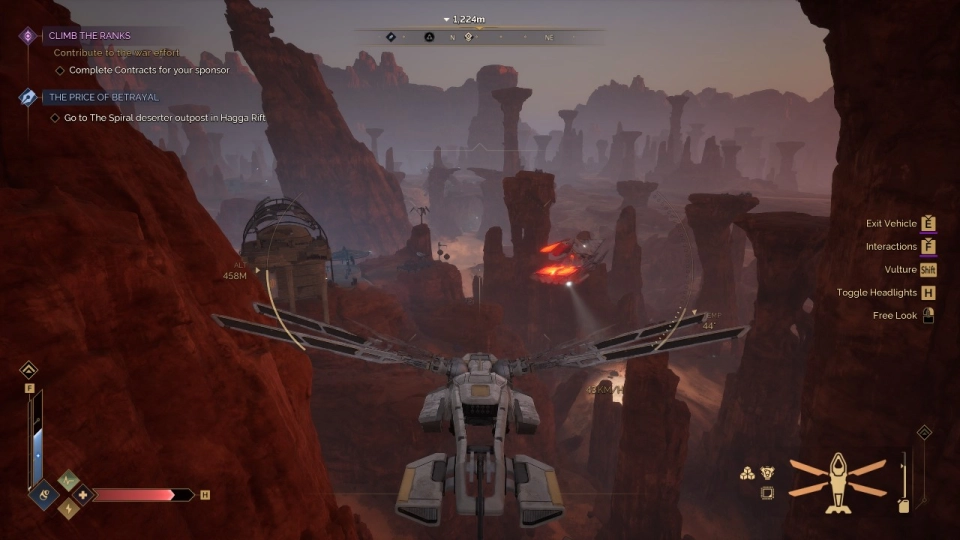Viewport: 960px width, 540px height.
Task: Click the square chip module icon
Action: pos(767,493)
